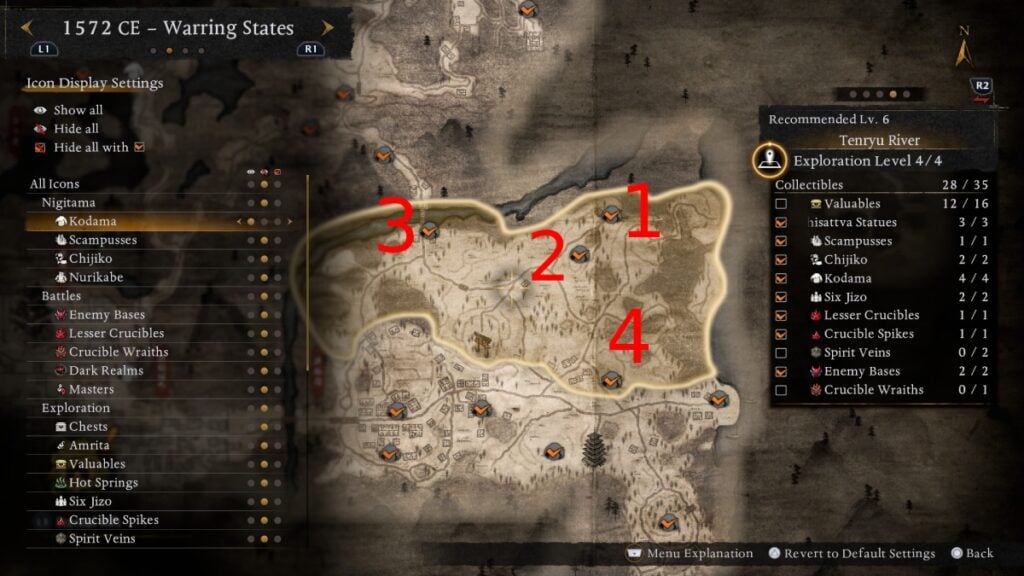
Task: Choose Lesser Crucibles filter row
Action: [x=116, y=333]
